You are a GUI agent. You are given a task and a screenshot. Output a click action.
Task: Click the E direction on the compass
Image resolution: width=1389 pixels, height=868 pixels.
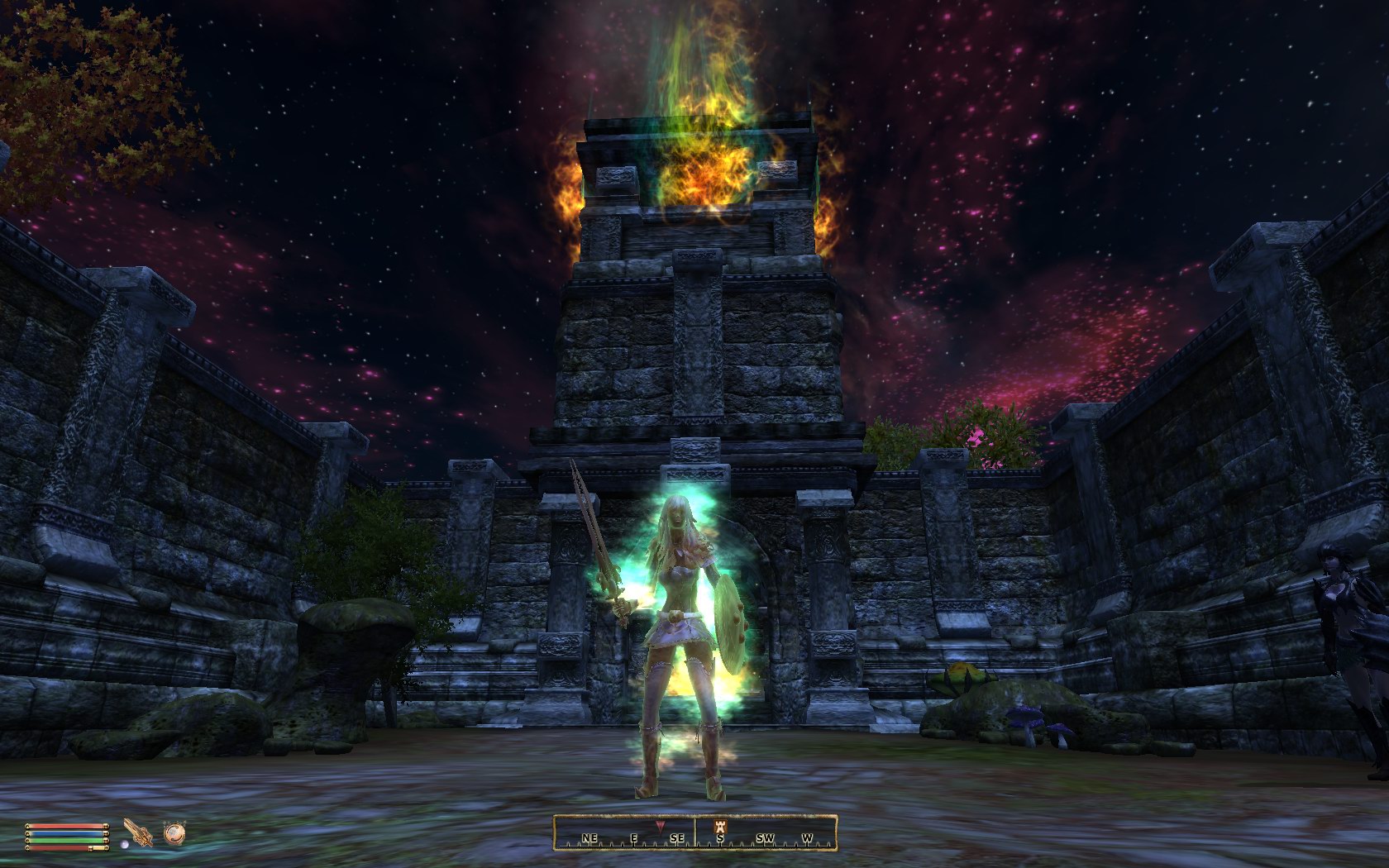pyautogui.click(x=634, y=837)
